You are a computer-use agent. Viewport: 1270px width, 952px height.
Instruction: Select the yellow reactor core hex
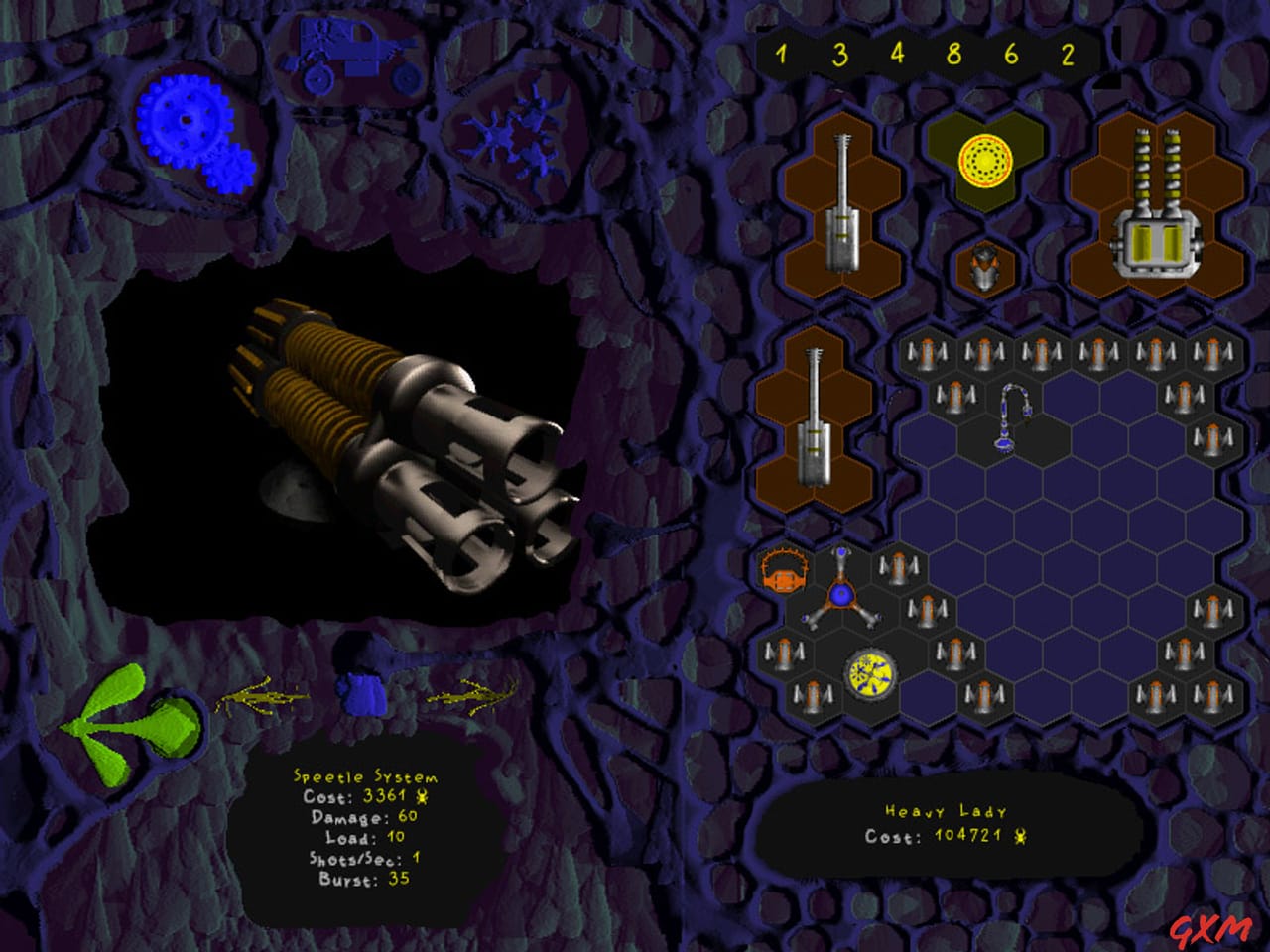(984, 159)
